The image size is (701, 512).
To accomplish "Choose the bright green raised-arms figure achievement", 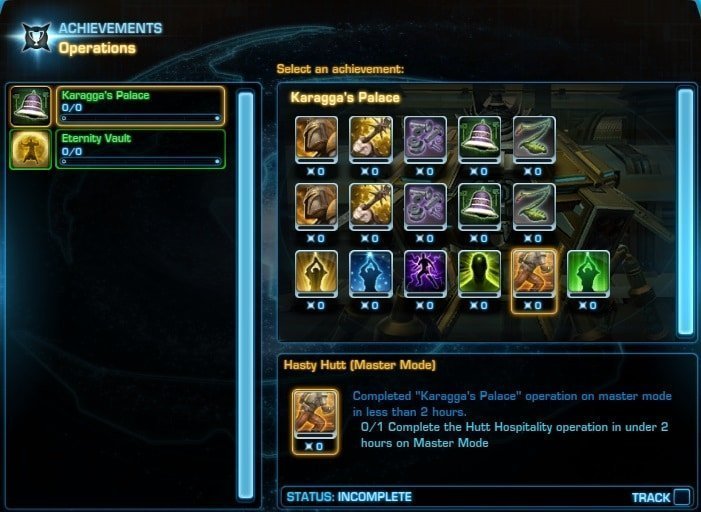I will pos(586,275).
